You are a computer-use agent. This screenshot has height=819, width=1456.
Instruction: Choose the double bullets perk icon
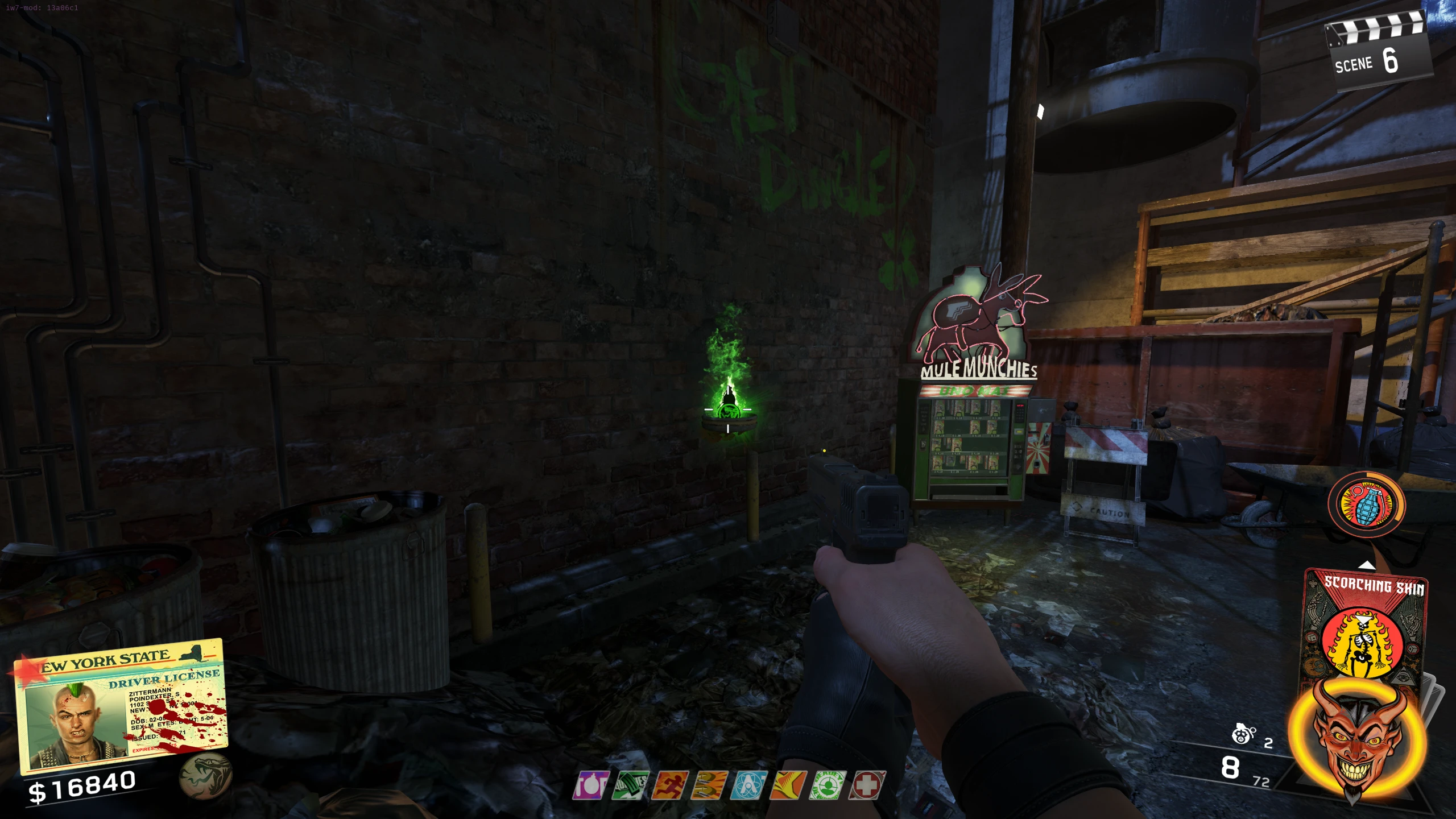click(x=709, y=785)
